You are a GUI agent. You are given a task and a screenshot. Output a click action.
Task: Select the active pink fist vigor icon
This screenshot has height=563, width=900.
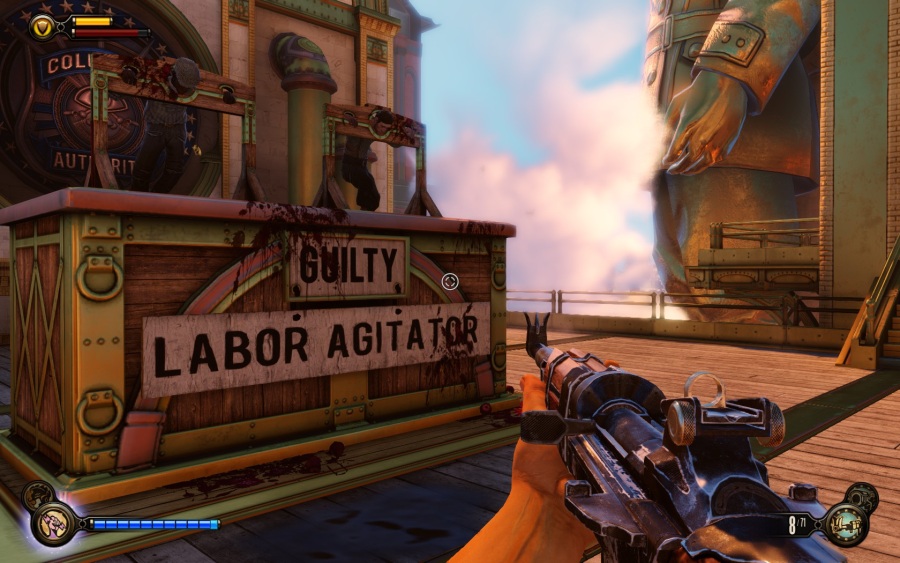[x=53, y=522]
